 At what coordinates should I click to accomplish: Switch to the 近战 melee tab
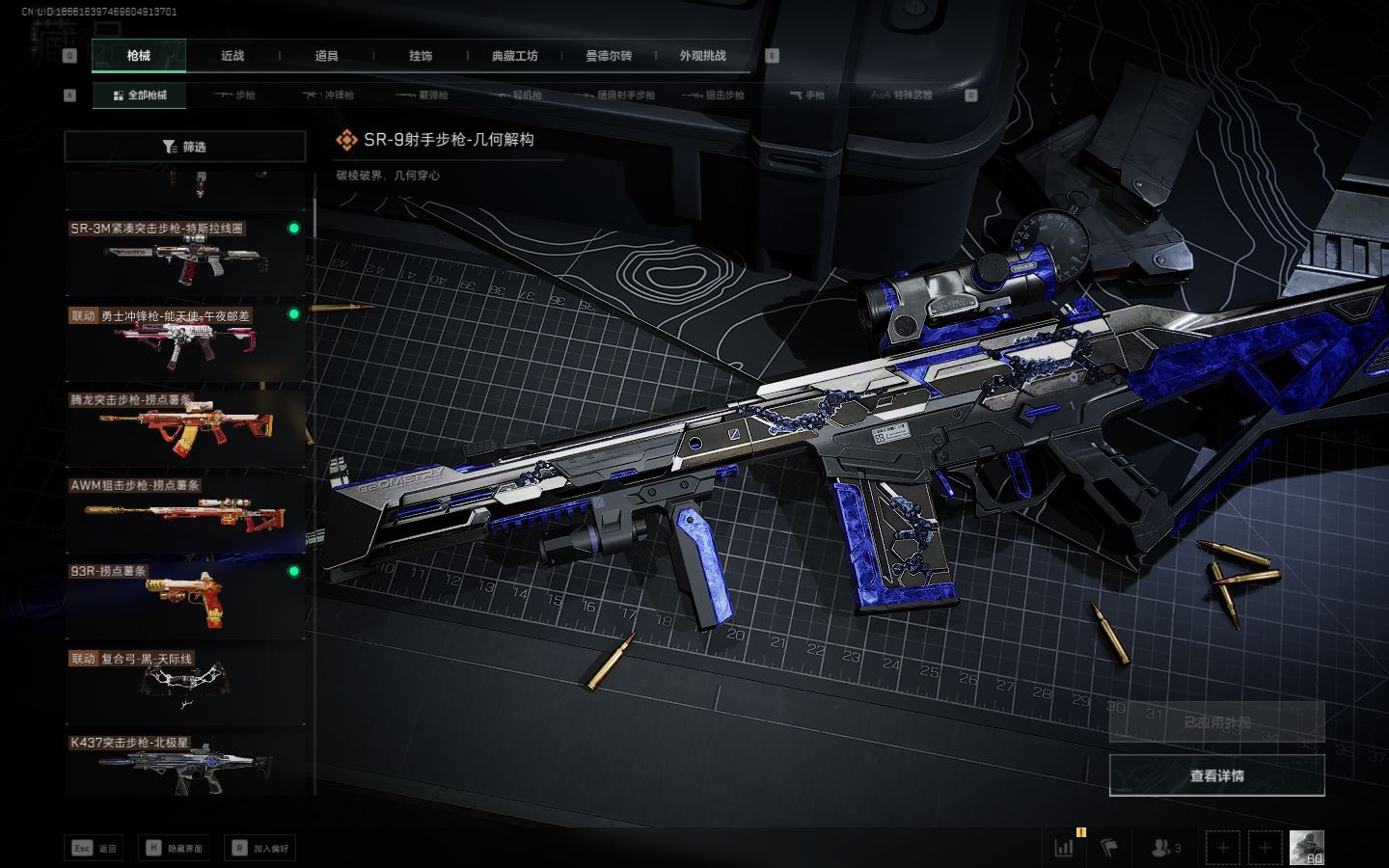[232, 56]
